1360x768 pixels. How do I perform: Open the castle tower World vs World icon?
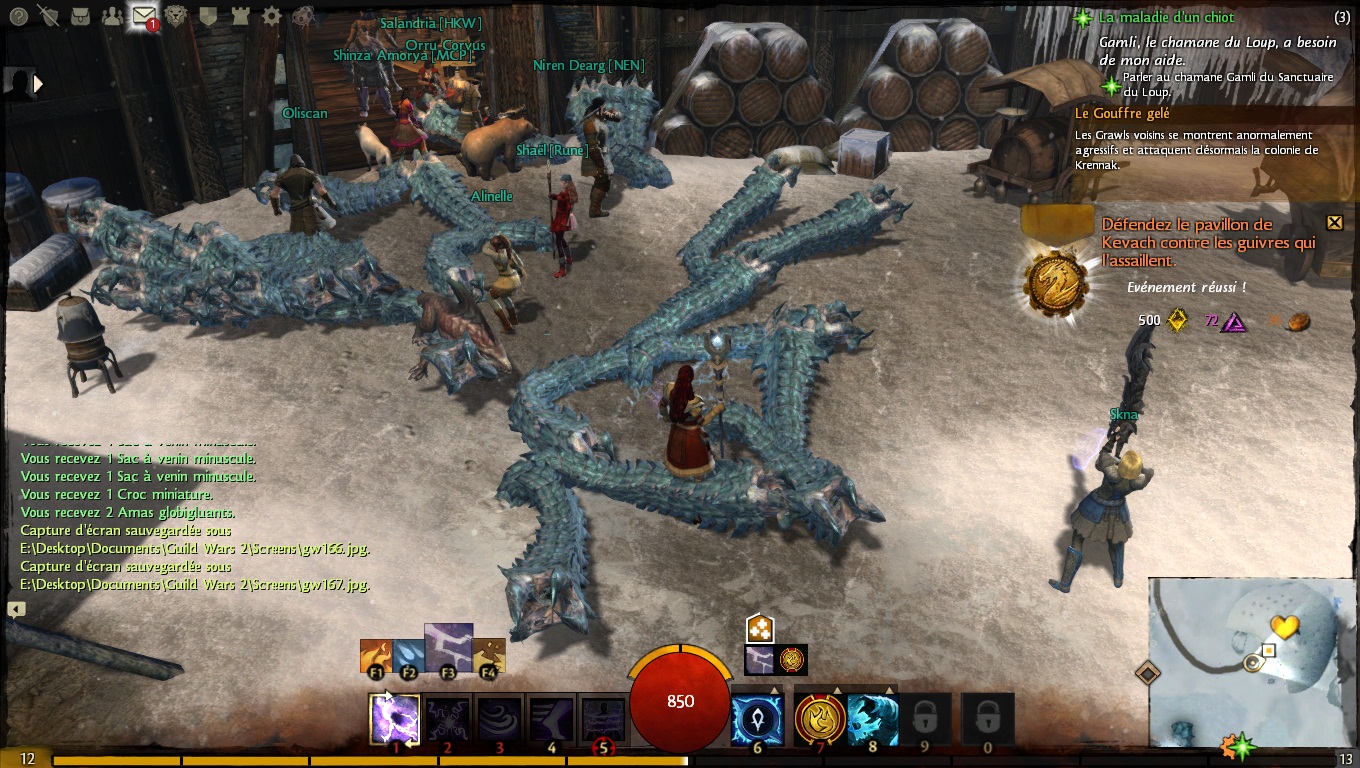pos(240,16)
